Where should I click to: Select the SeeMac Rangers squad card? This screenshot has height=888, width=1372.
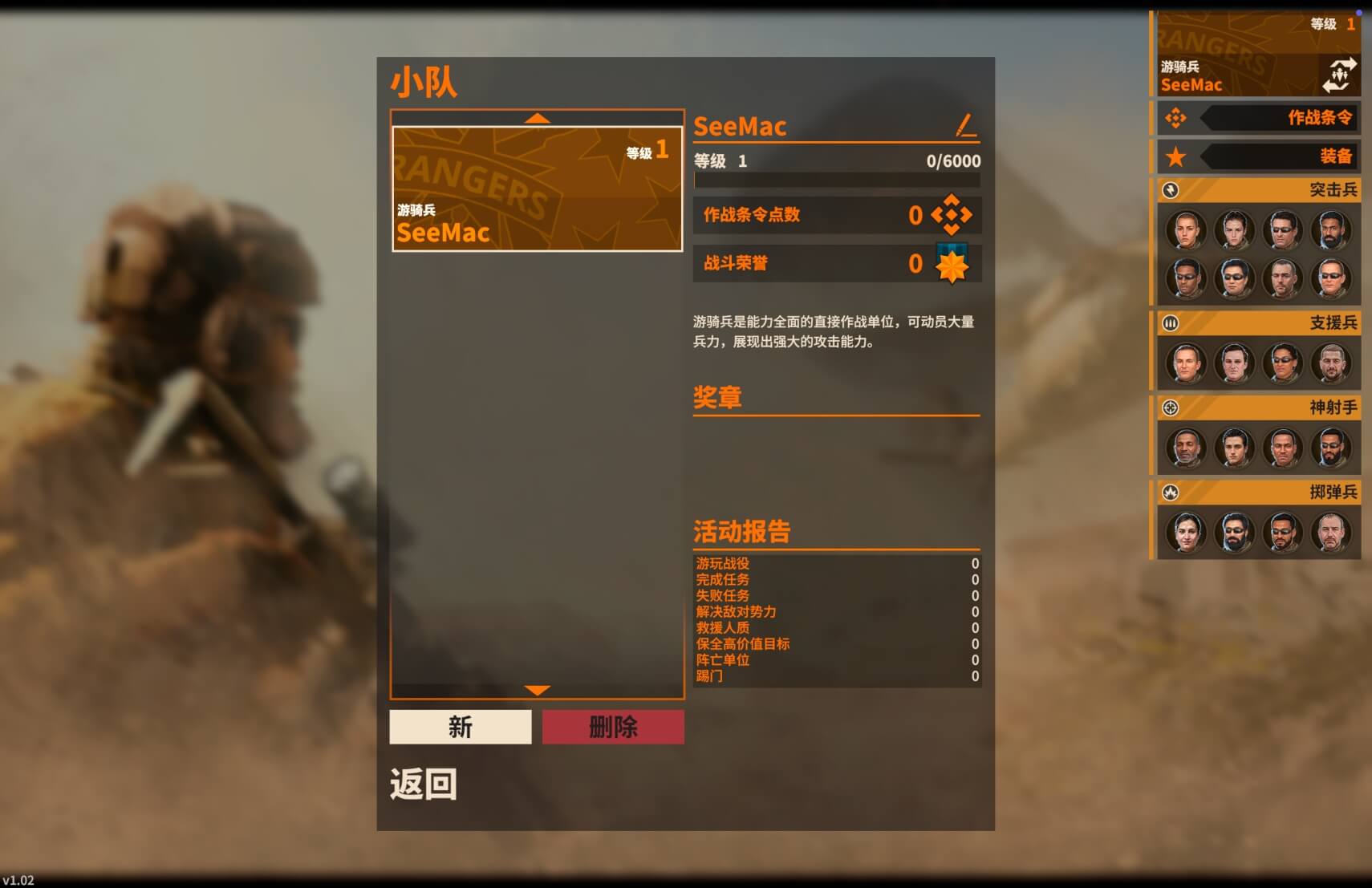pos(537,189)
